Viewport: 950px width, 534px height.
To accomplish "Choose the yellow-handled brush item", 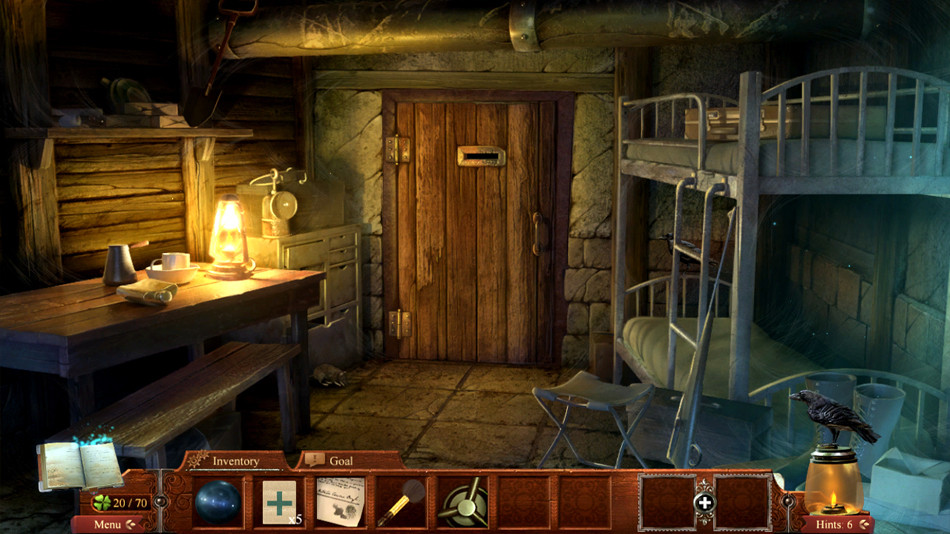I will pos(400,501).
